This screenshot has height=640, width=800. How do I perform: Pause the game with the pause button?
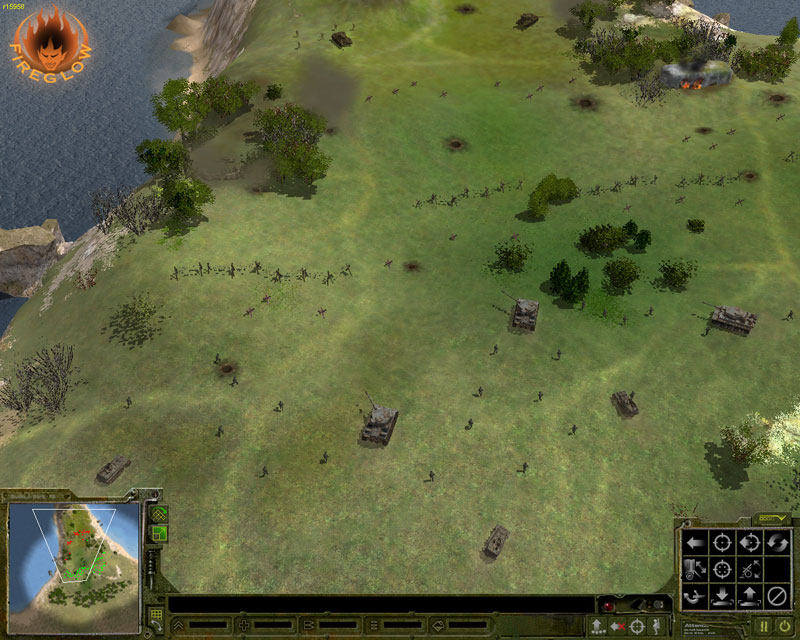[x=764, y=626]
